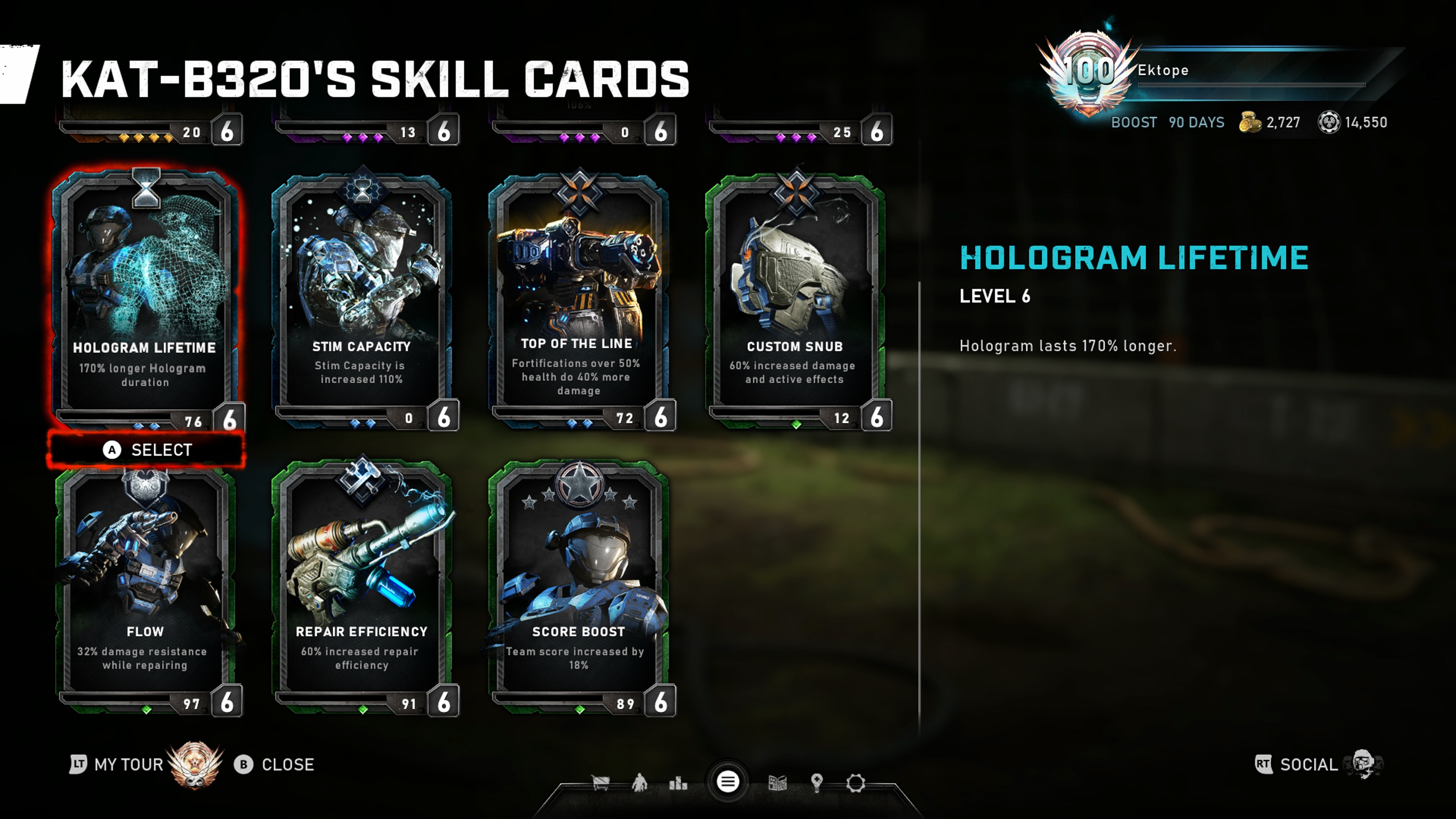Open the store cart icon

(x=600, y=783)
